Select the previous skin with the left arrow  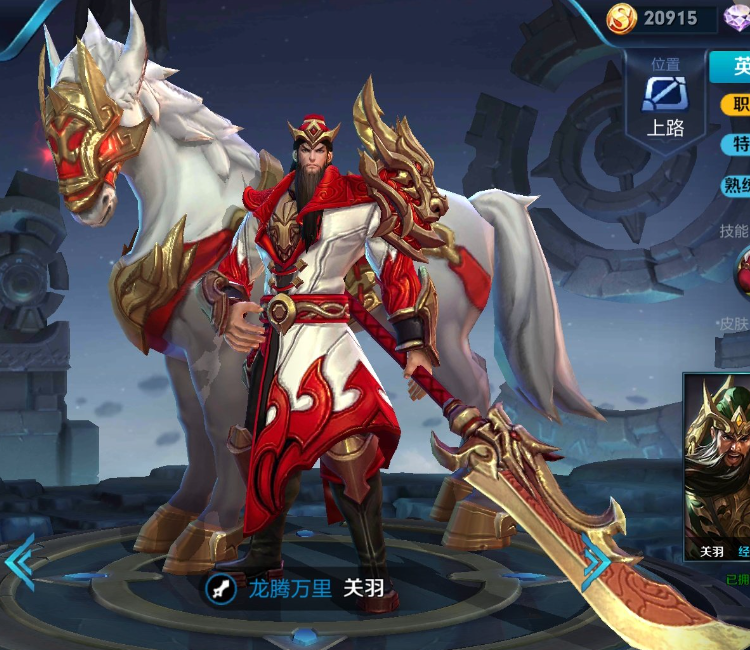coord(19,561)
